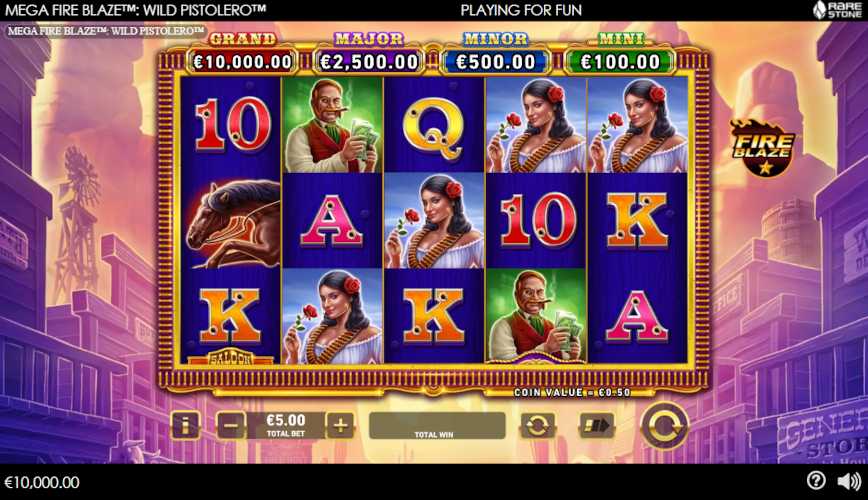The height and width of the screenshot is (500, 868).
Task: Open help via question mark icon
Action: (x=816, y=481)
